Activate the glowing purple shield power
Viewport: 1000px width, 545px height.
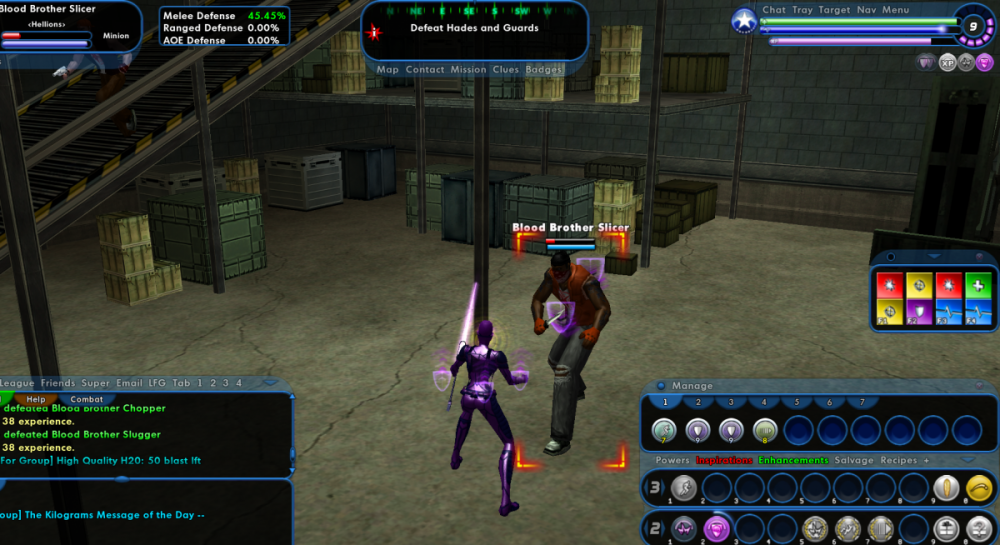point(715,527)
